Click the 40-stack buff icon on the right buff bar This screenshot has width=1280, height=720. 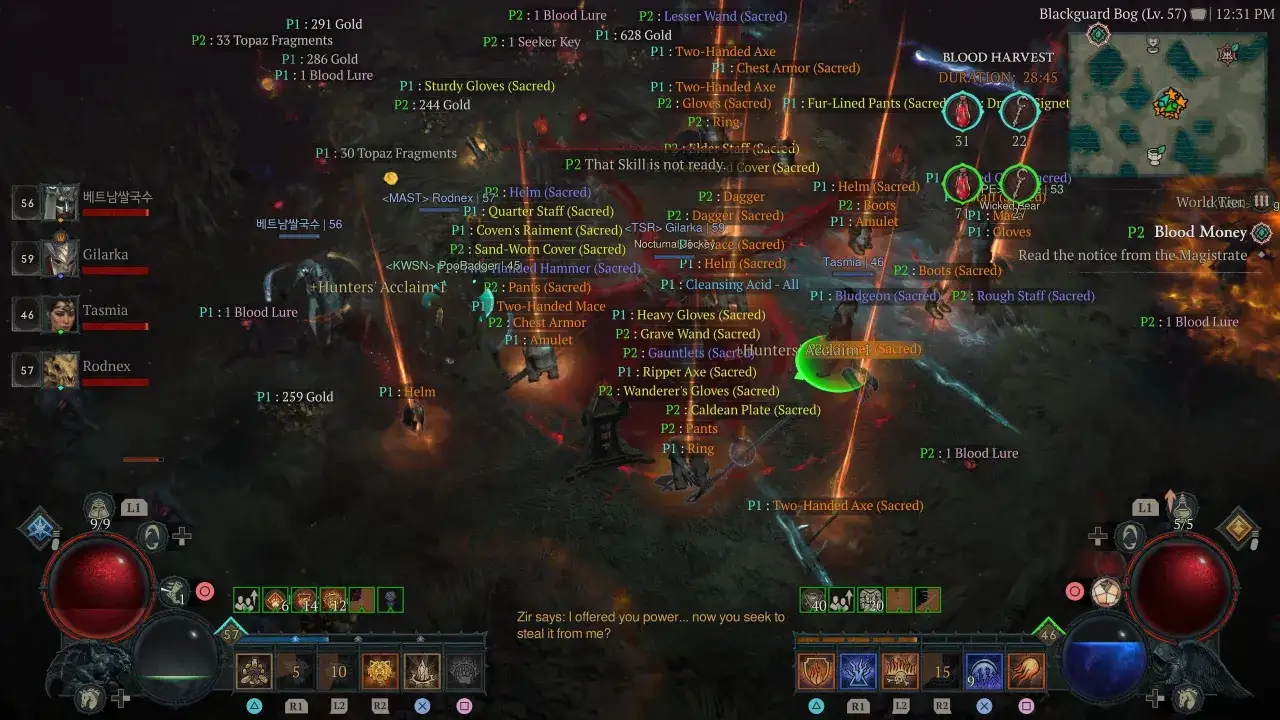(x=813, y=600)
